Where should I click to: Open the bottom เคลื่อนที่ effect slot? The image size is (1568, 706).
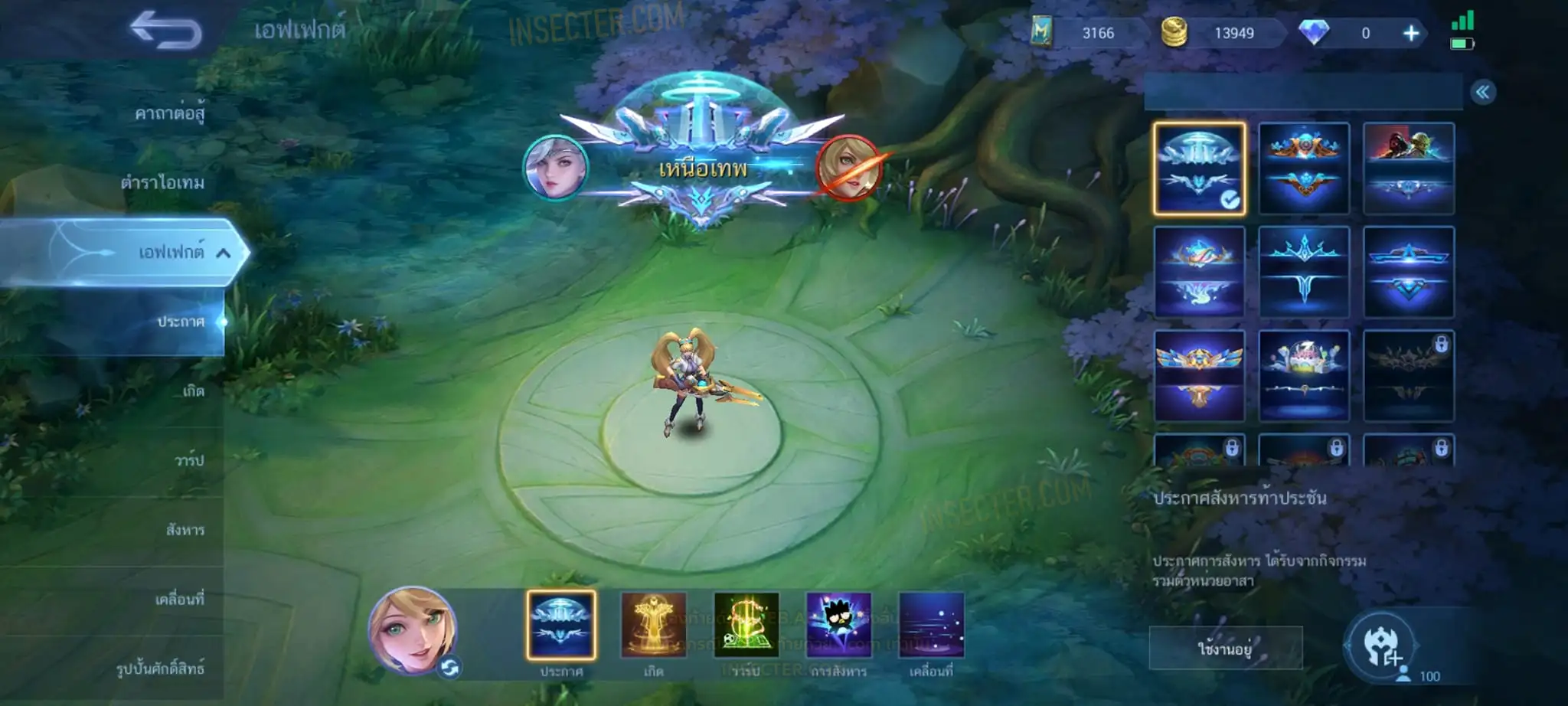pos(931,625)
